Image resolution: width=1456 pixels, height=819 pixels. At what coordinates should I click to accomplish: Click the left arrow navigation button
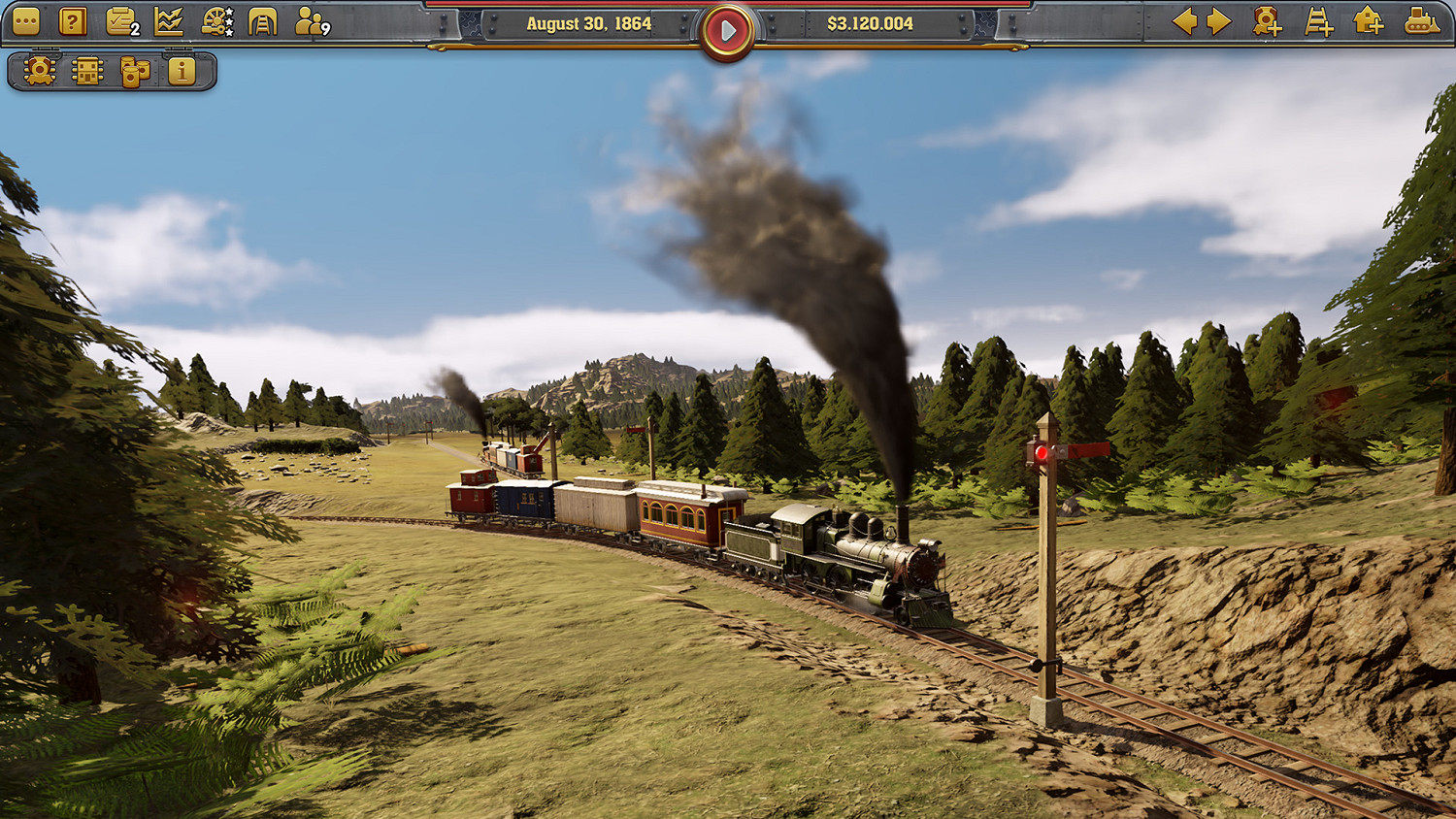[1187, 22]
